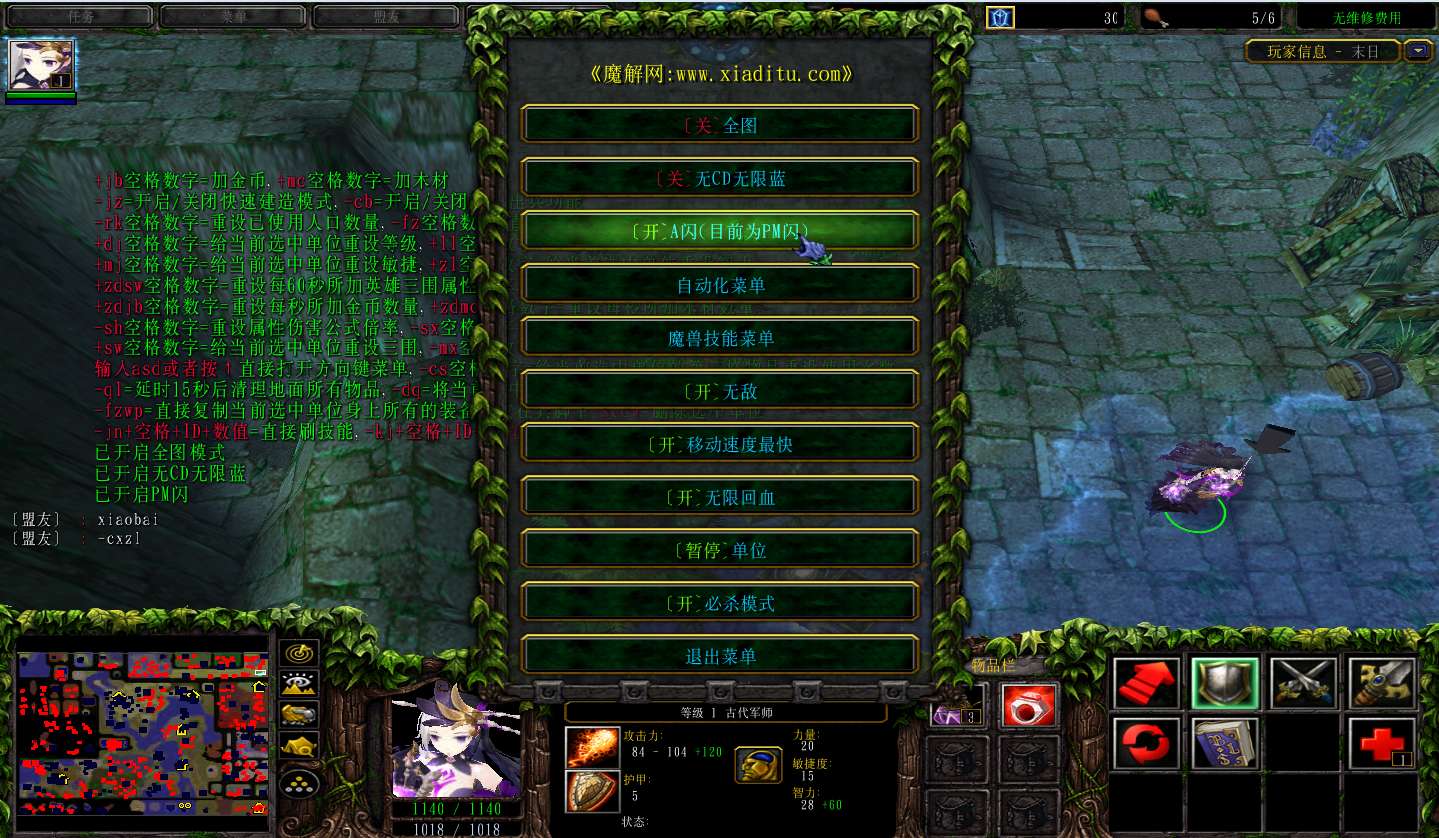Screen dimensions: 1439x838
Task: Expand the 玩家信息 dropdown arrow
Action: coord(1417,51)
